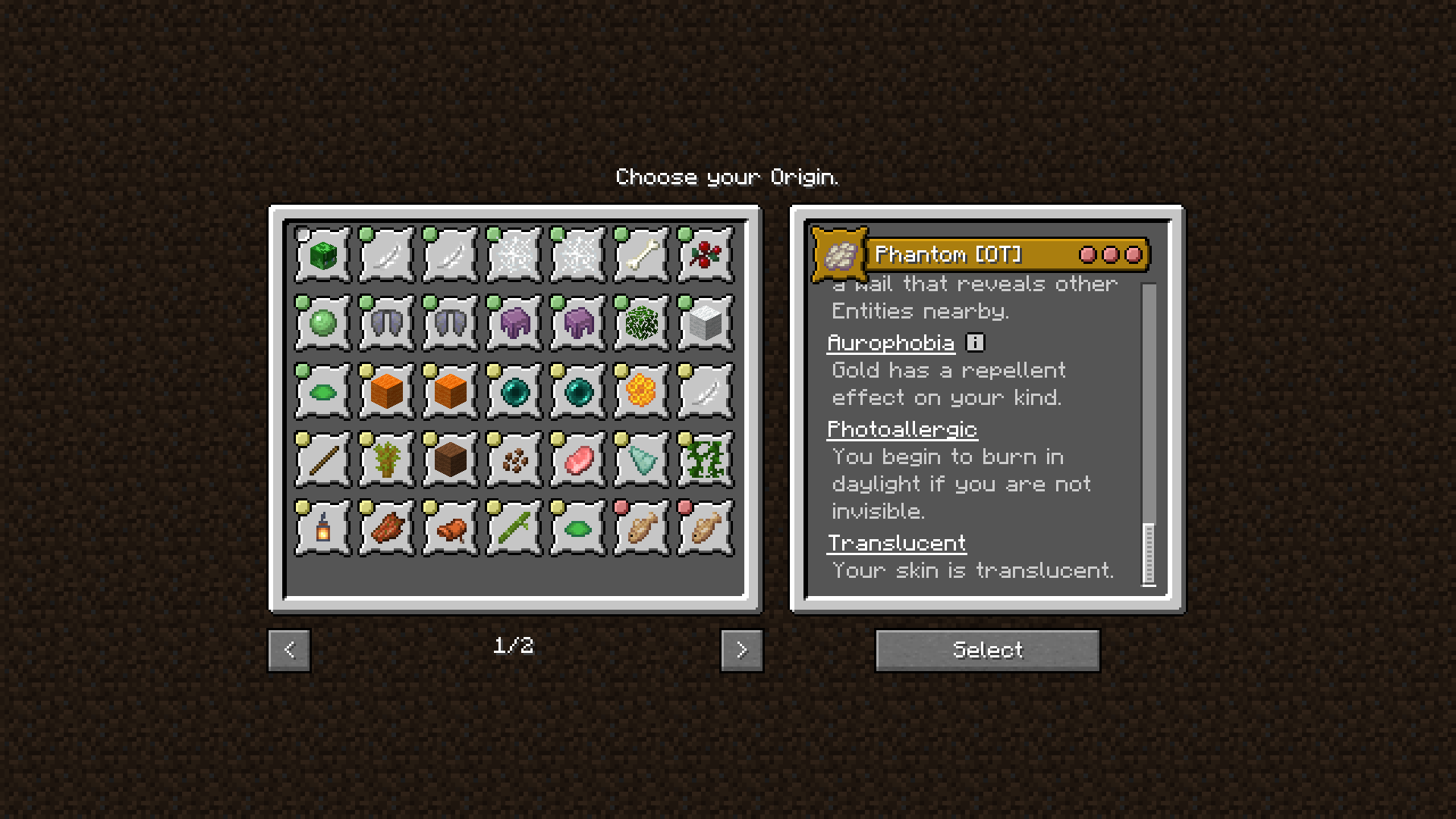Choose the leaves block origin icon
Screen dimensions: 1456x819
(x=641, y=323)
